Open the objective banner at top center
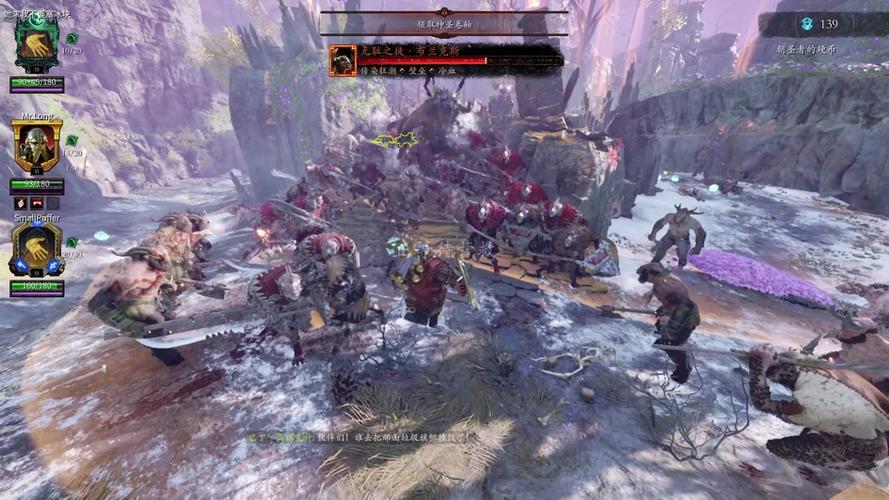Image resolution: width=889 pixels, height=500 pixels. coord(444,22)
